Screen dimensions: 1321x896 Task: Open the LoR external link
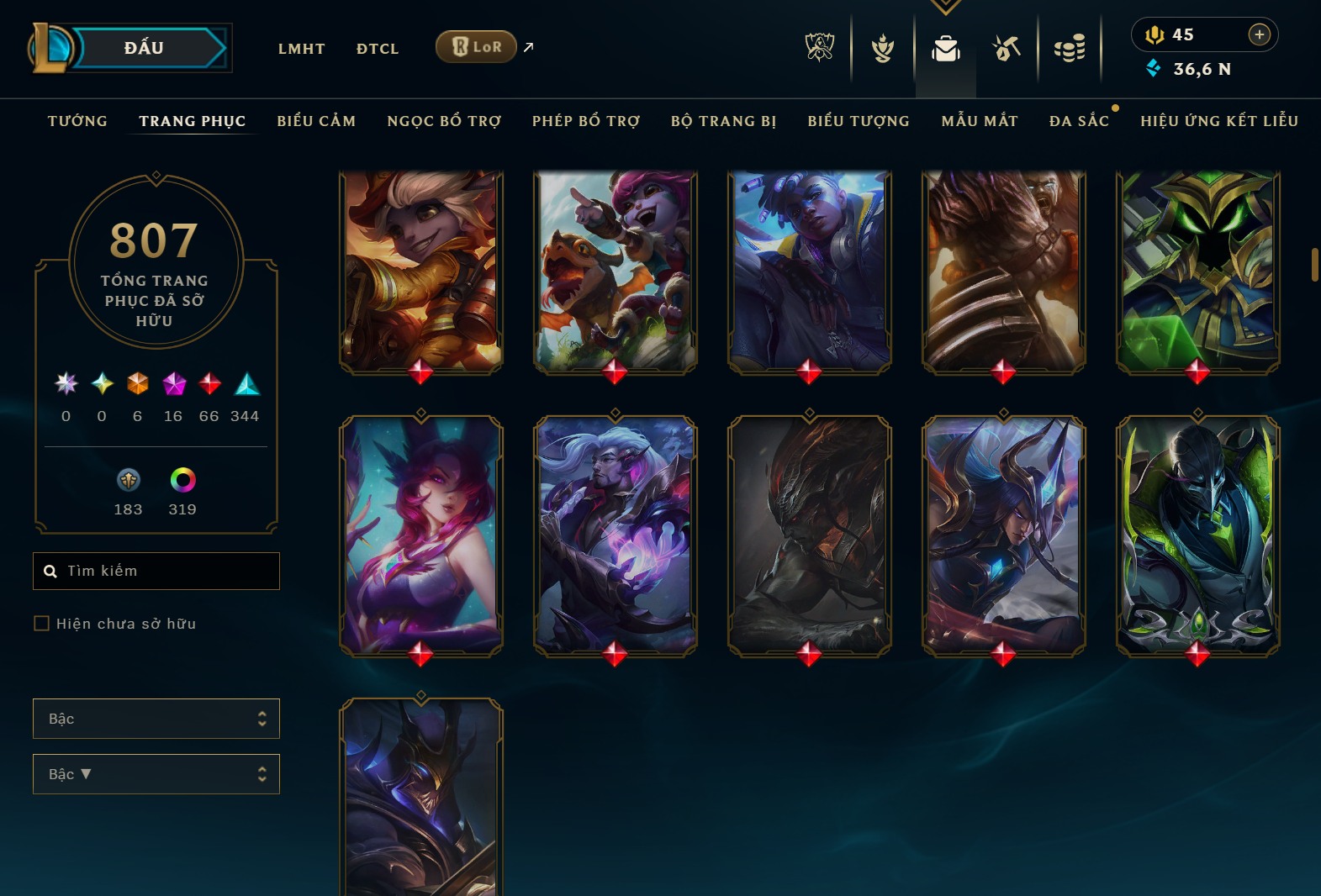point(476,47)
